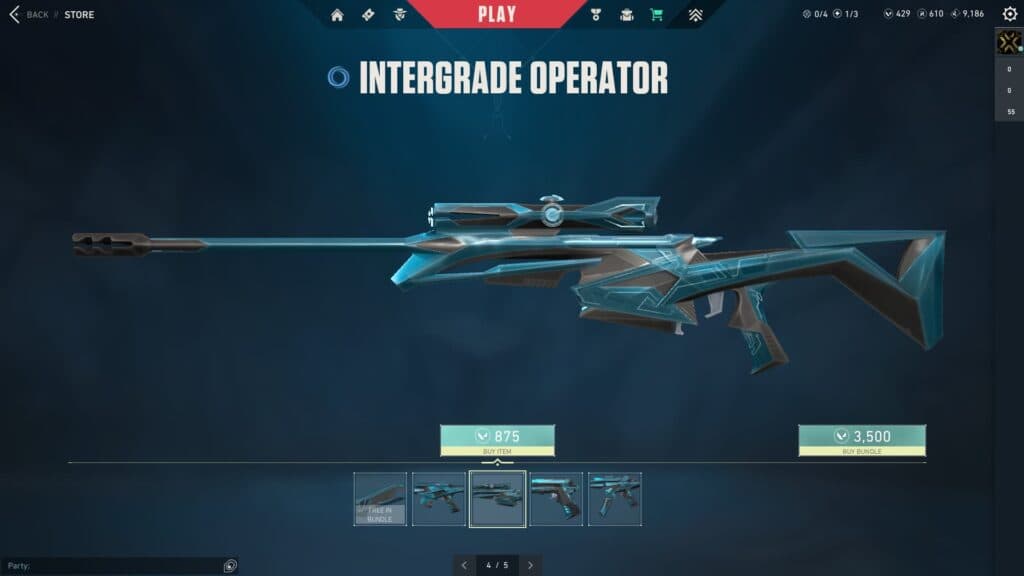The image size is (1024, 576).
Task: Select the pistol skin thumbnail
Action: 556,499
